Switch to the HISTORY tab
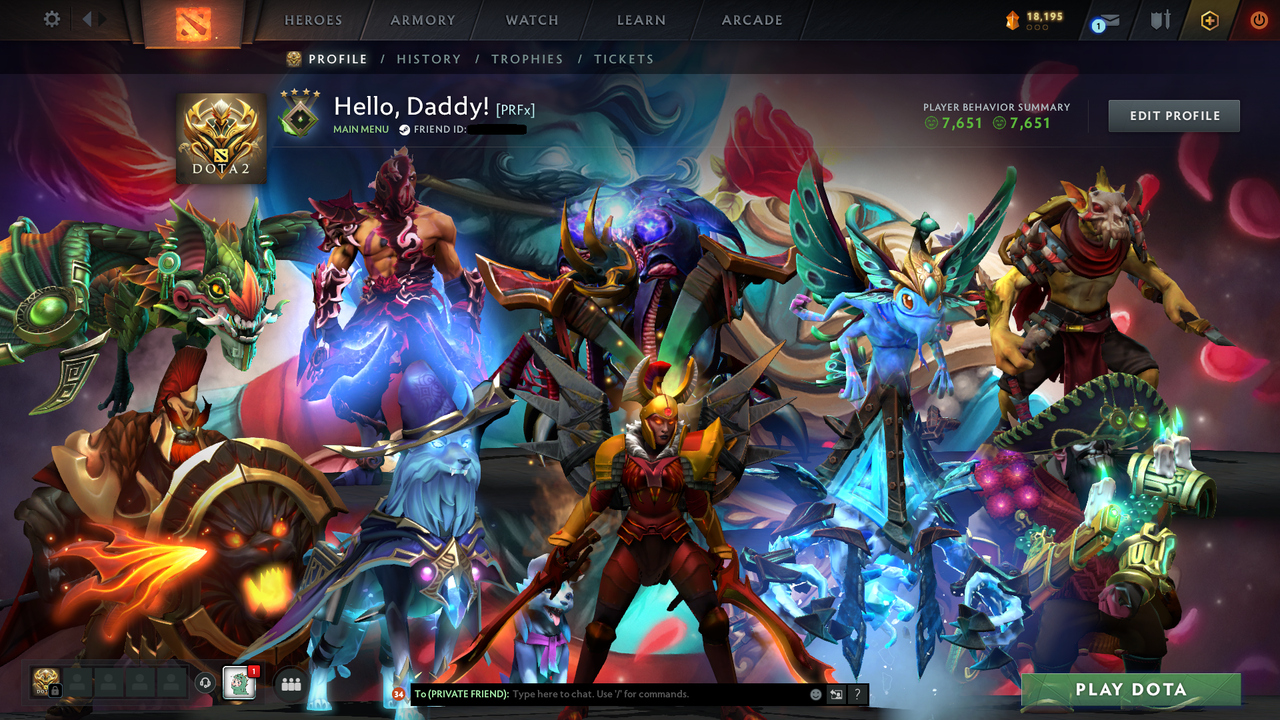 point(428,59)
